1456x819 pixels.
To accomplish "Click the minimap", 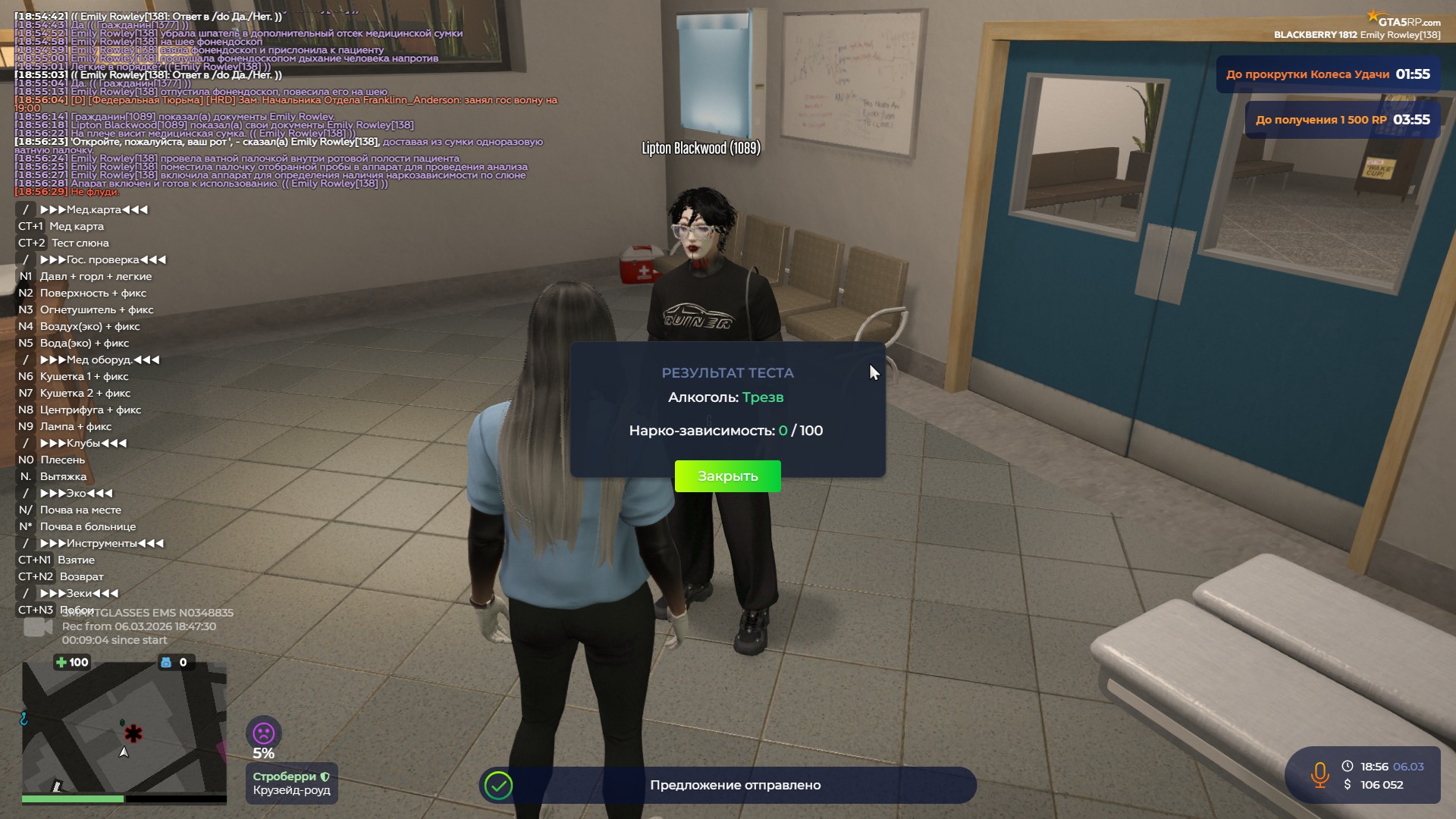I will [x=124, y=728].
